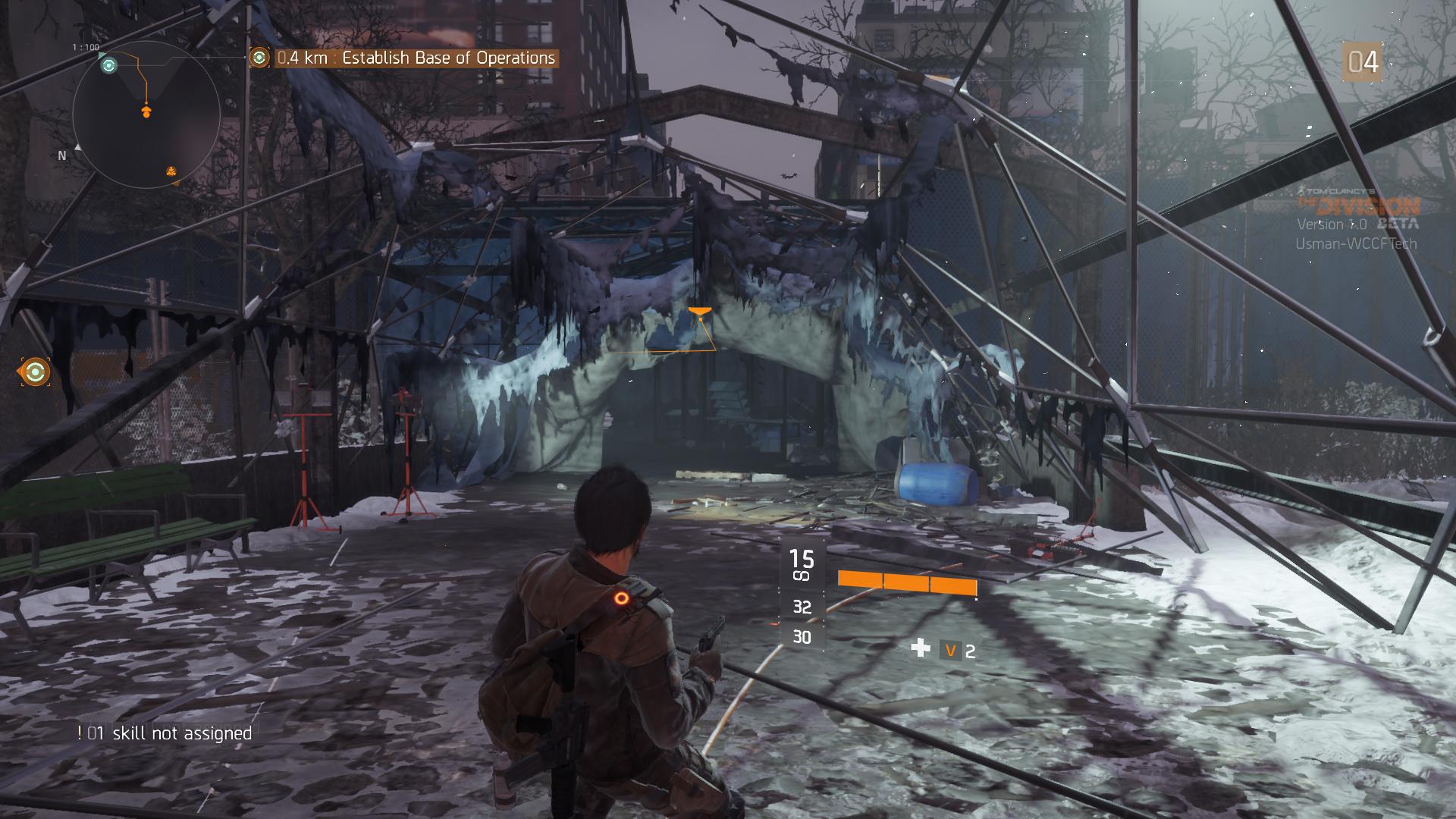Open the circular minimap
Image resolution: width=1456 pixels, height=819 pixels.
(x=146, y=115)
